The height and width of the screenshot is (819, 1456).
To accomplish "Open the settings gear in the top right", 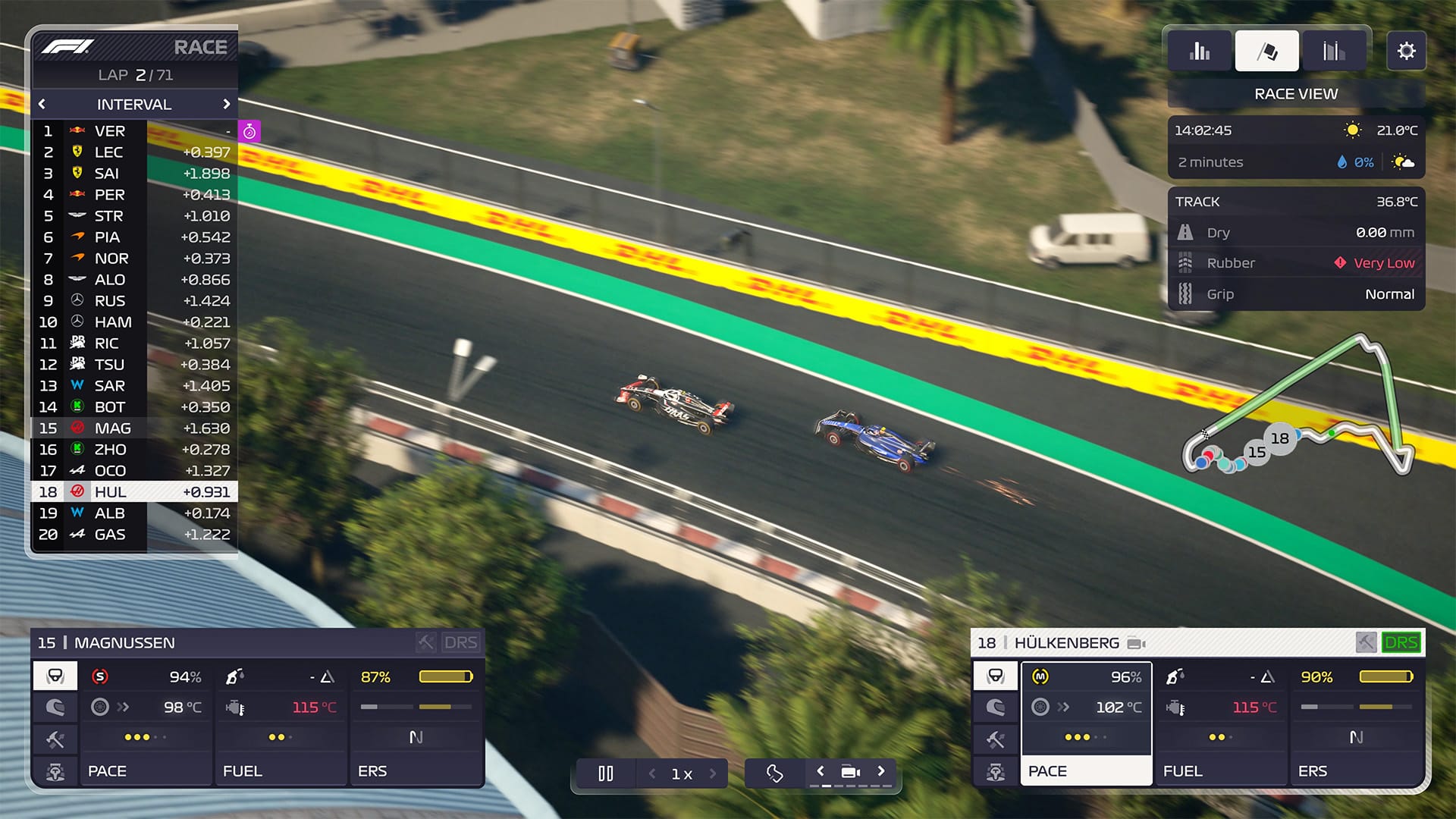I will tap(1407, 50).
